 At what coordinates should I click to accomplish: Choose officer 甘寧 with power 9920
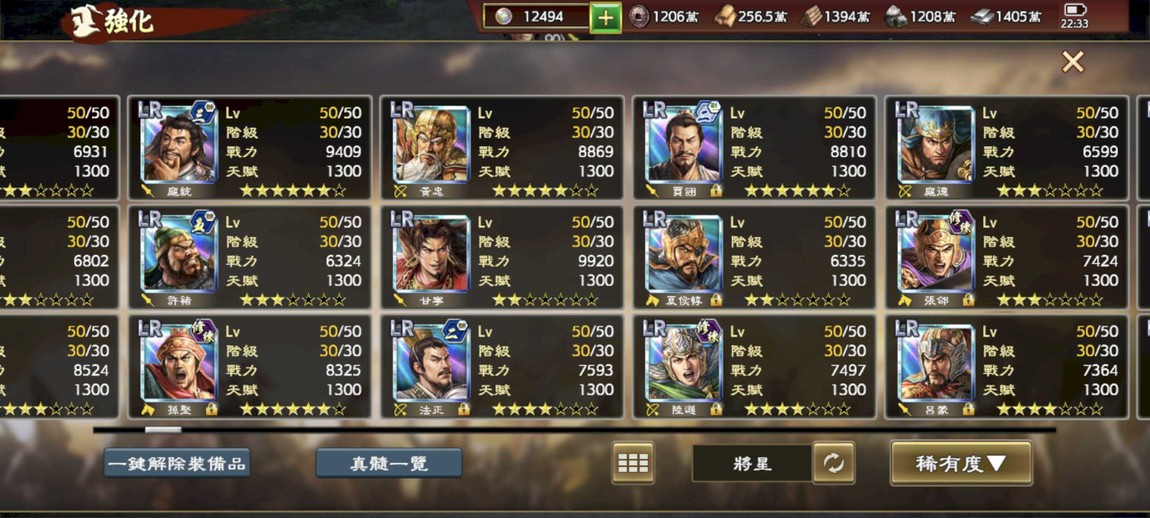pos(502,257)
